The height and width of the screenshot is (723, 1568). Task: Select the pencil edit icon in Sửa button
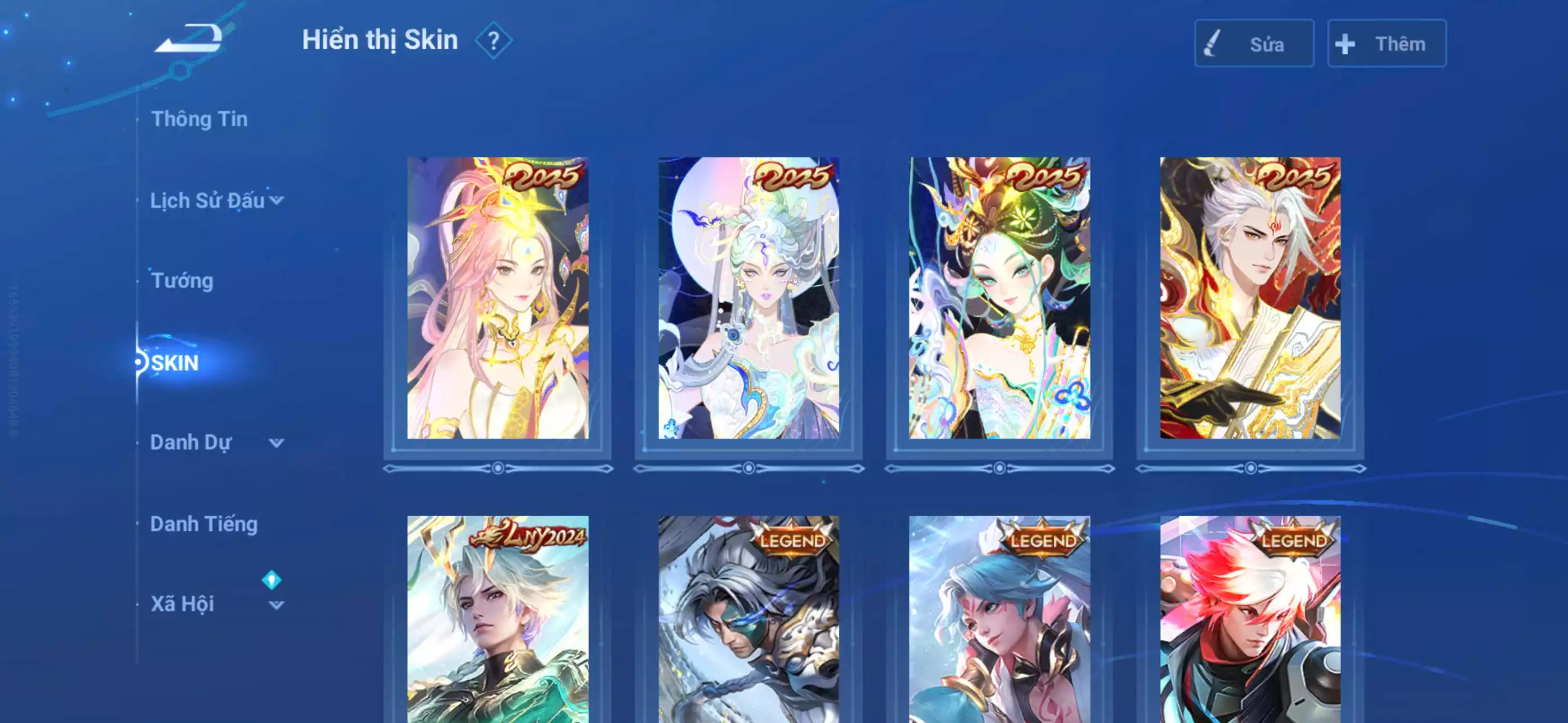coord(1211,43)
